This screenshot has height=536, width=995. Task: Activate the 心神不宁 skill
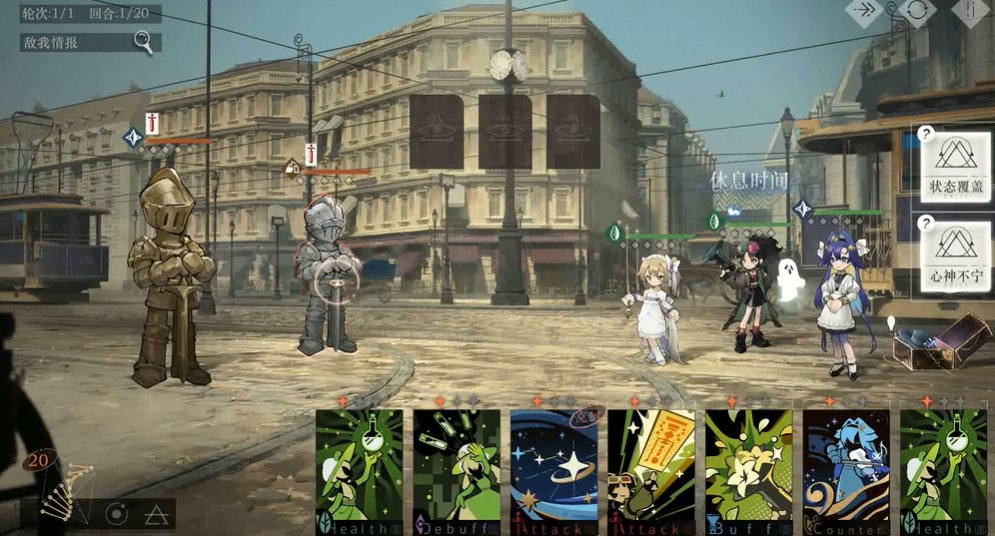click(x=957, y=255)
